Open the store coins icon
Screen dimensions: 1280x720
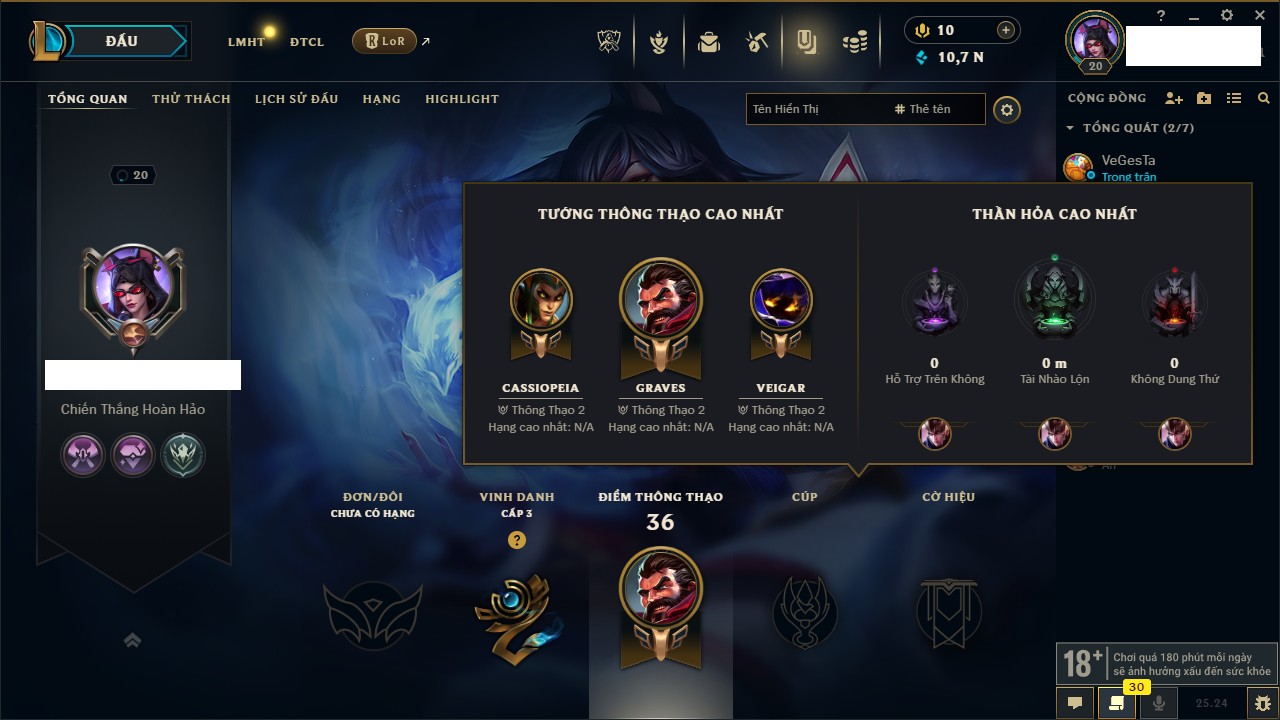(x=854, y=42)
